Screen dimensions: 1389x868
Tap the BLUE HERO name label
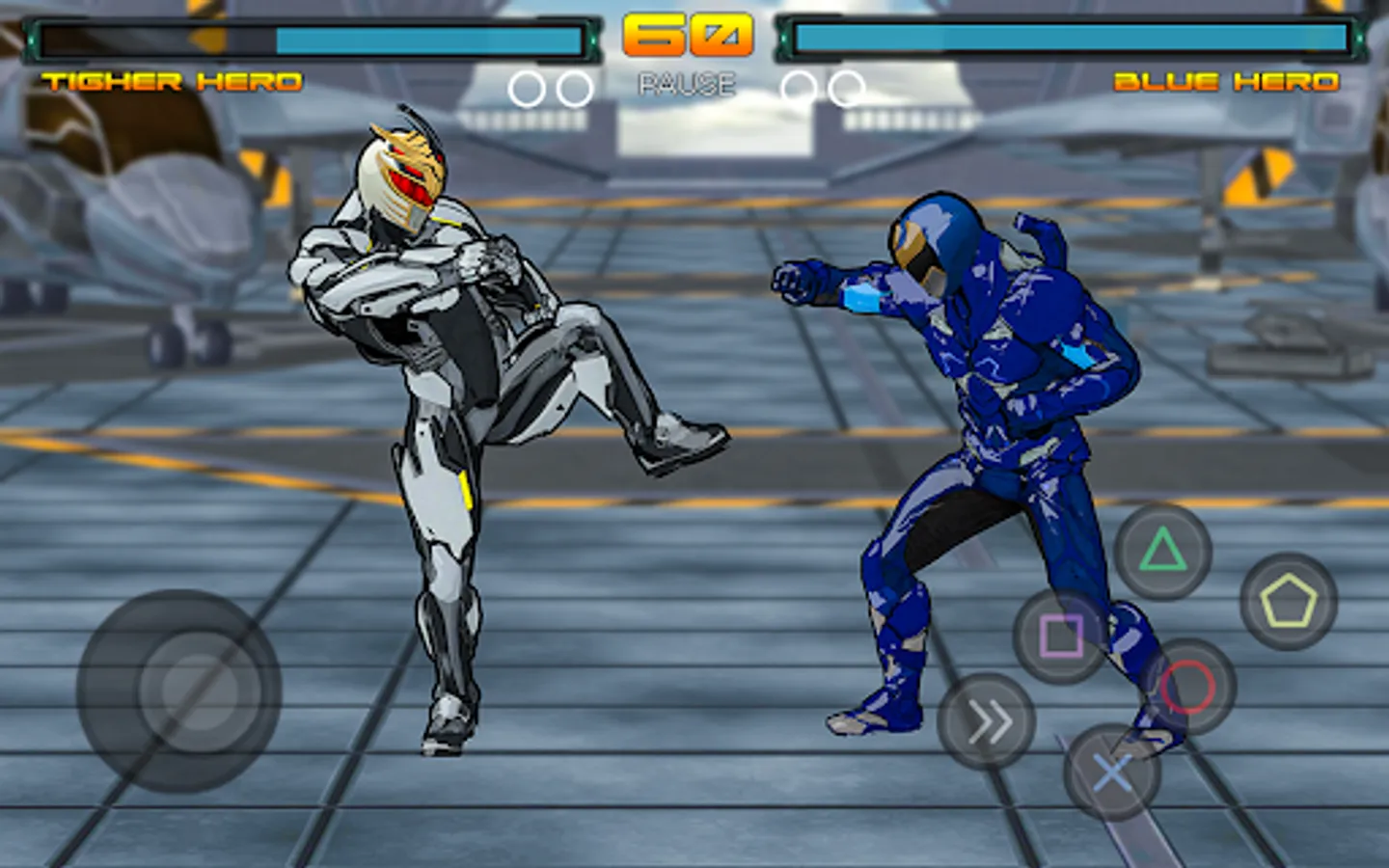point(1225,82)
